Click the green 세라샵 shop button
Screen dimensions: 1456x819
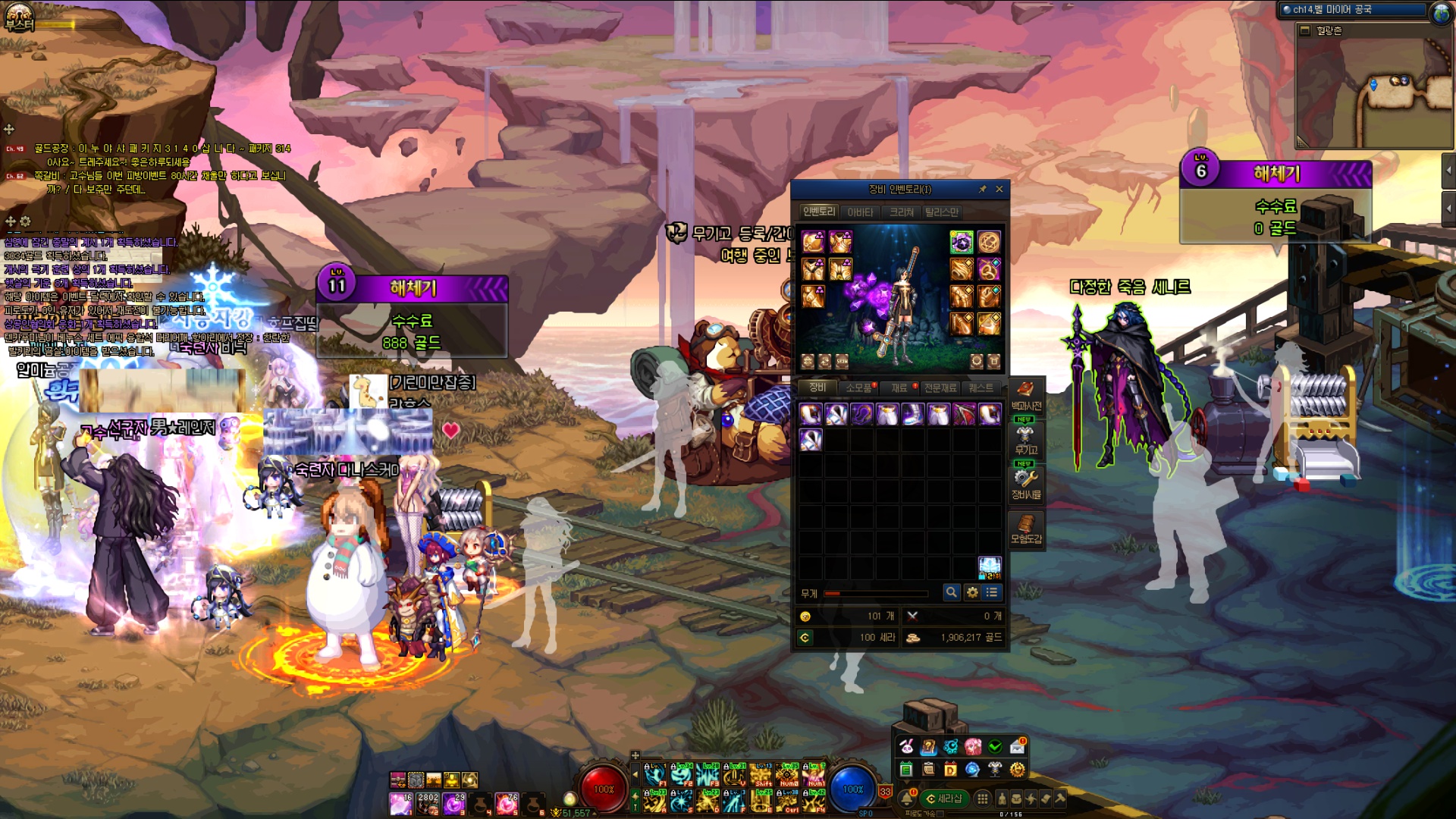944,799
